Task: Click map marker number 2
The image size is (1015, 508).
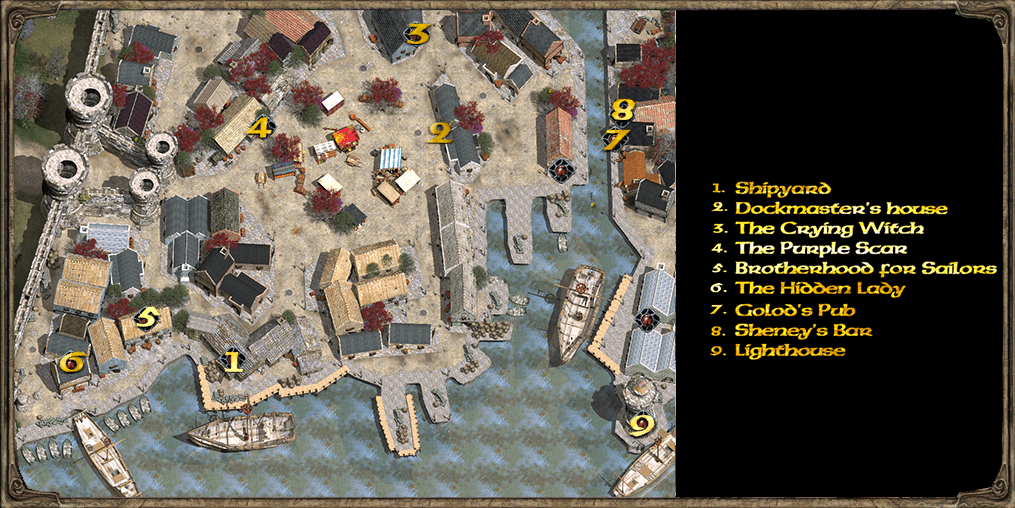Action: [x=438, y=132]
